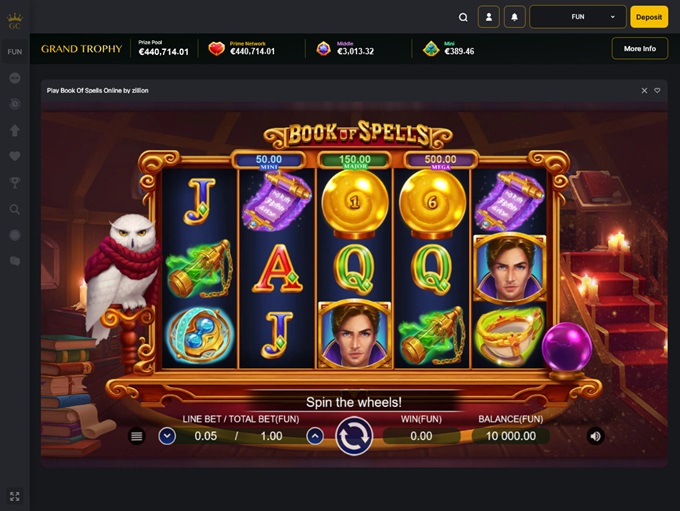
Task: Open the FUN currency dropdown
Action: (578, 17)
